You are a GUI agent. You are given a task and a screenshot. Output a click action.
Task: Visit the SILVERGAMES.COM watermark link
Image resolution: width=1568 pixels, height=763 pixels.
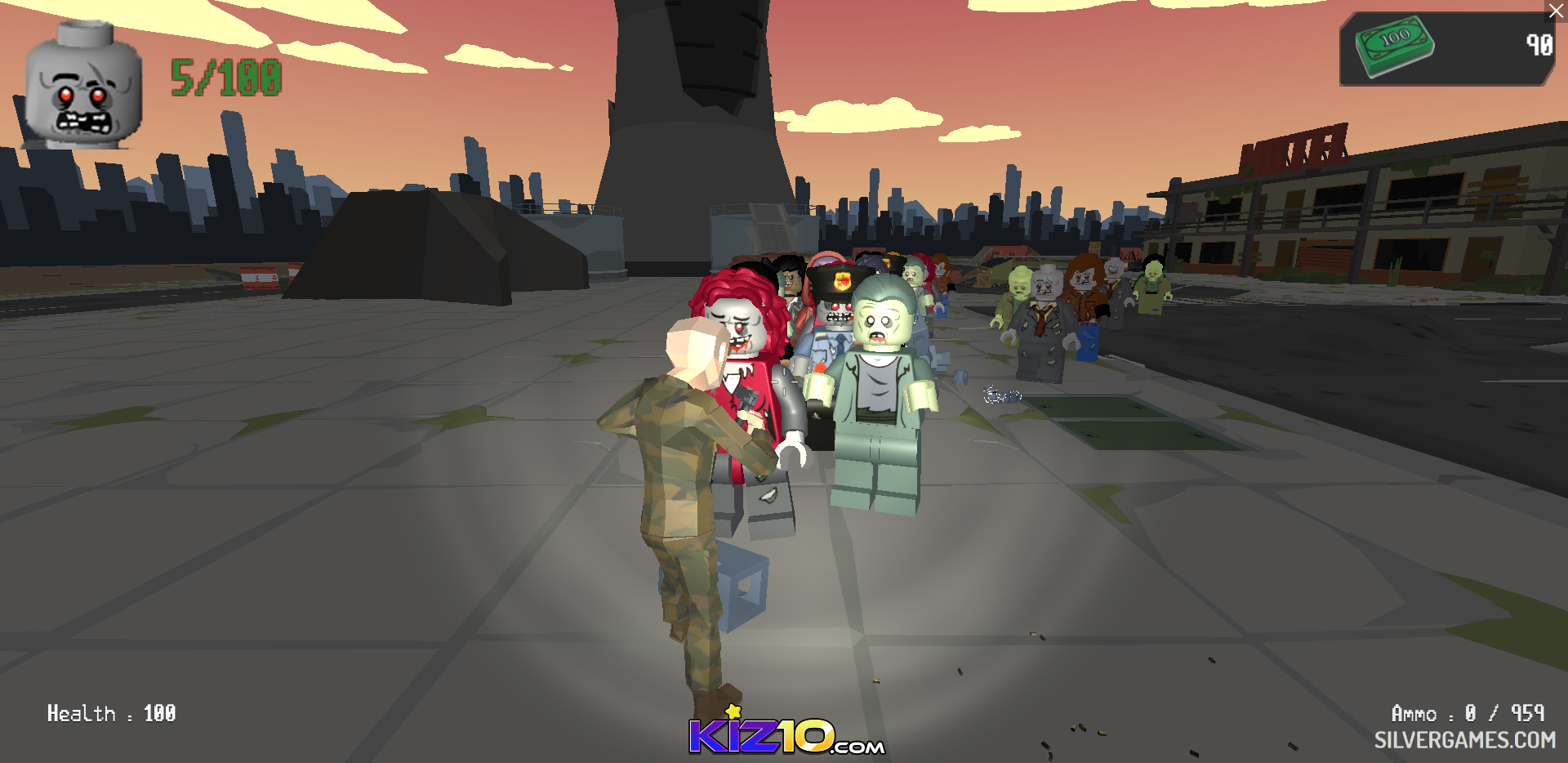pos(1464,740)
